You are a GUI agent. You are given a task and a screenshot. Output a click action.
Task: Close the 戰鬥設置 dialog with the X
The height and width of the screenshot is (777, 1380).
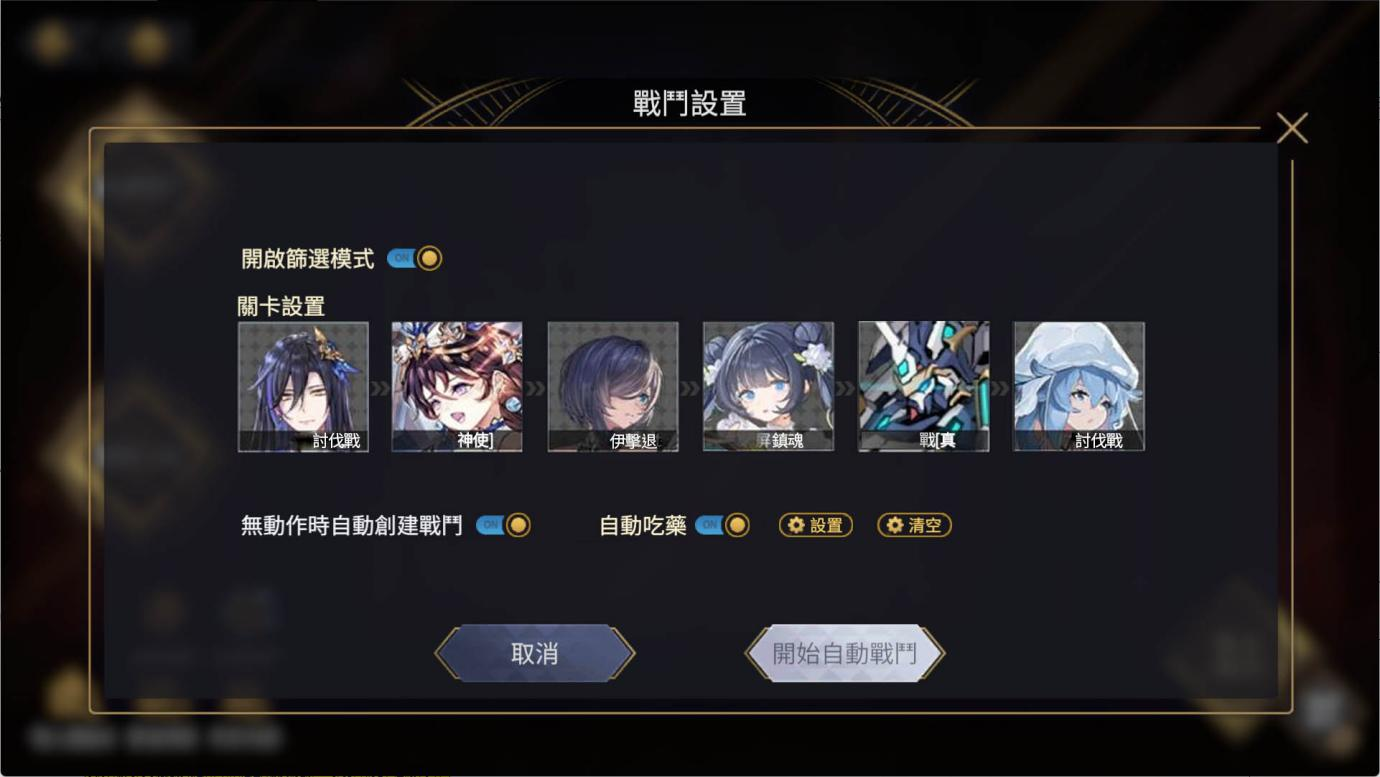(1293, 128)
